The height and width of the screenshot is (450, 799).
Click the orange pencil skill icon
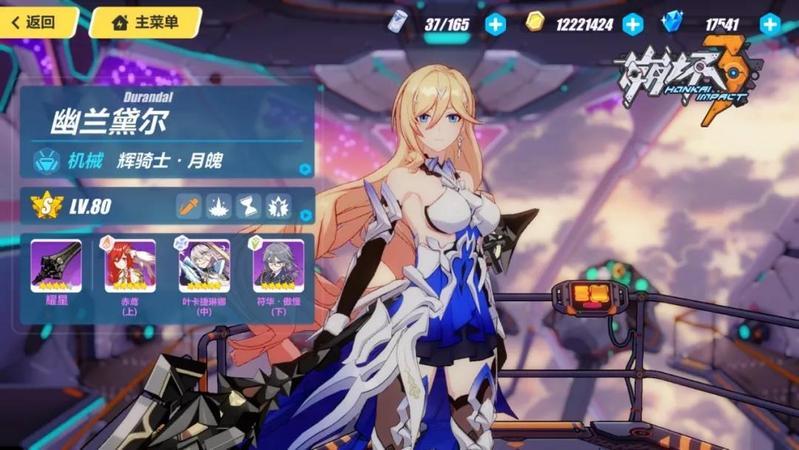188,206
